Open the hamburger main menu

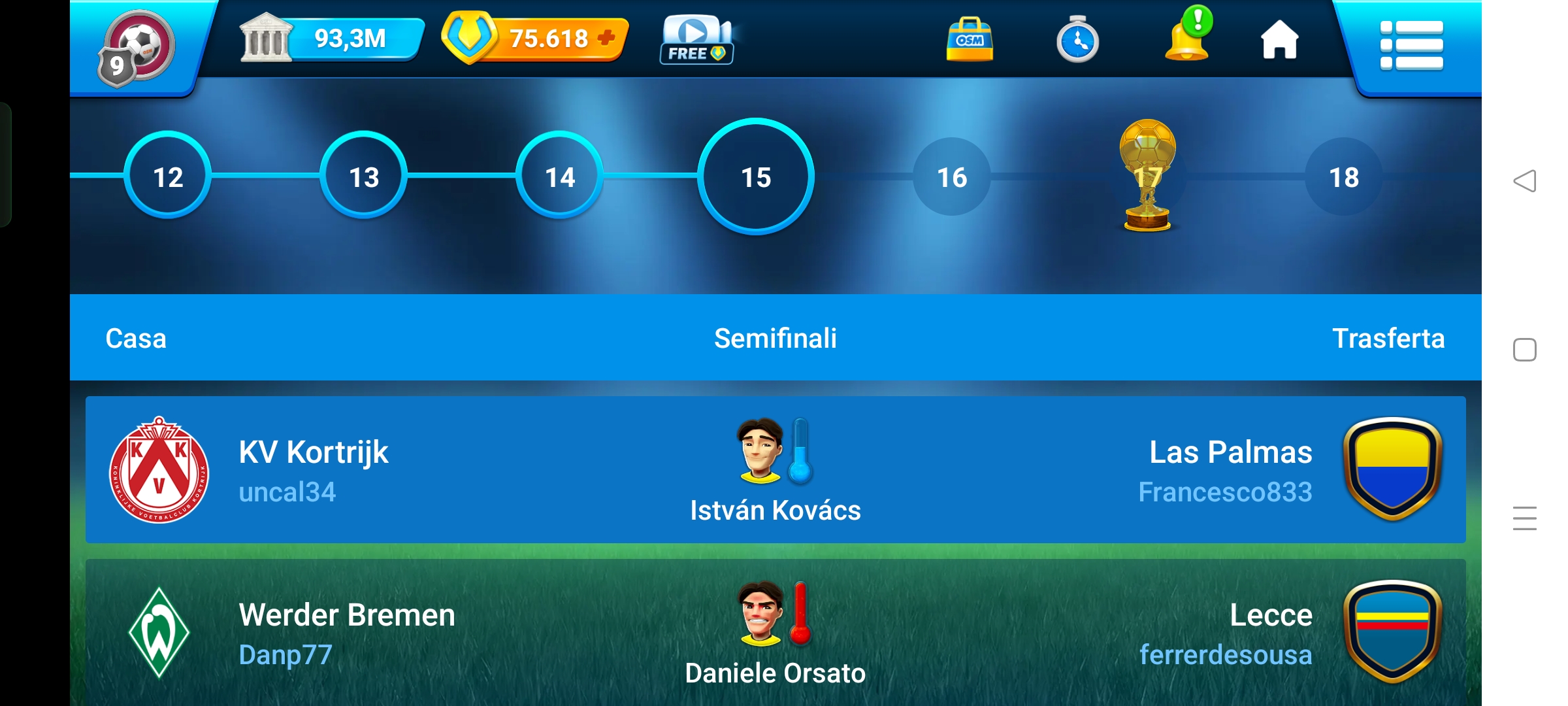1411,44
